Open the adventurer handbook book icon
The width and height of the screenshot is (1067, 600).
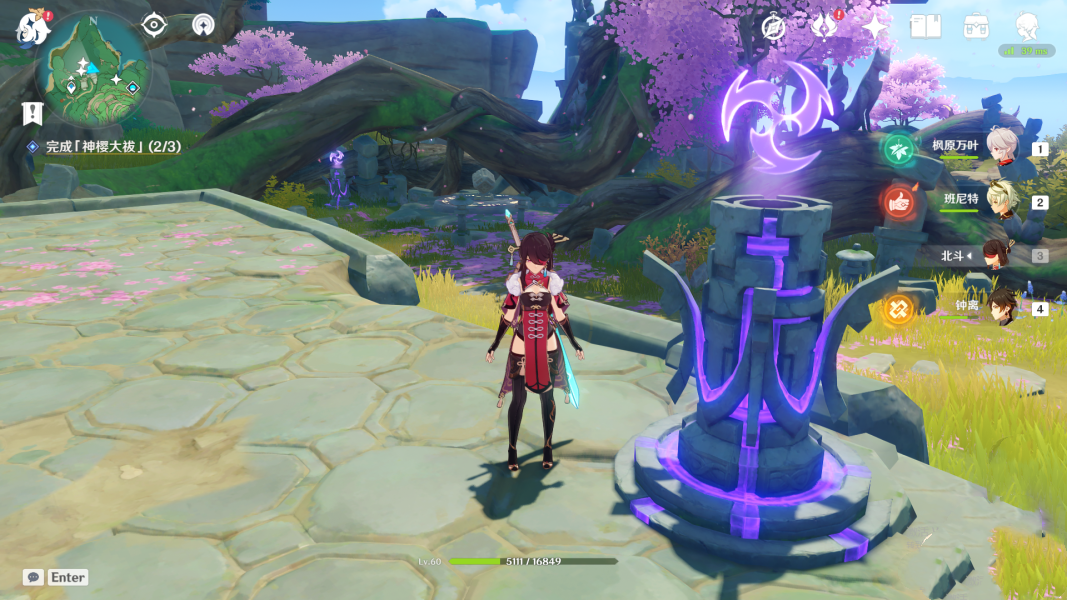click(x=925, y=27)
